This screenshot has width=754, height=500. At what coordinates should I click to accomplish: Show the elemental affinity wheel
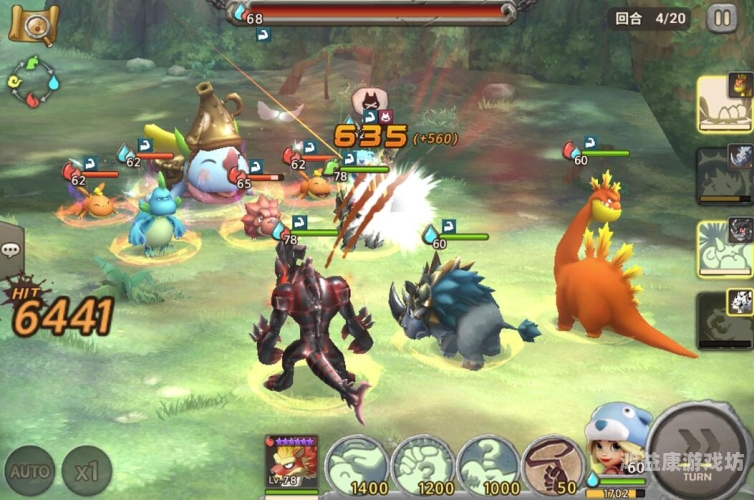pos(34,83)
